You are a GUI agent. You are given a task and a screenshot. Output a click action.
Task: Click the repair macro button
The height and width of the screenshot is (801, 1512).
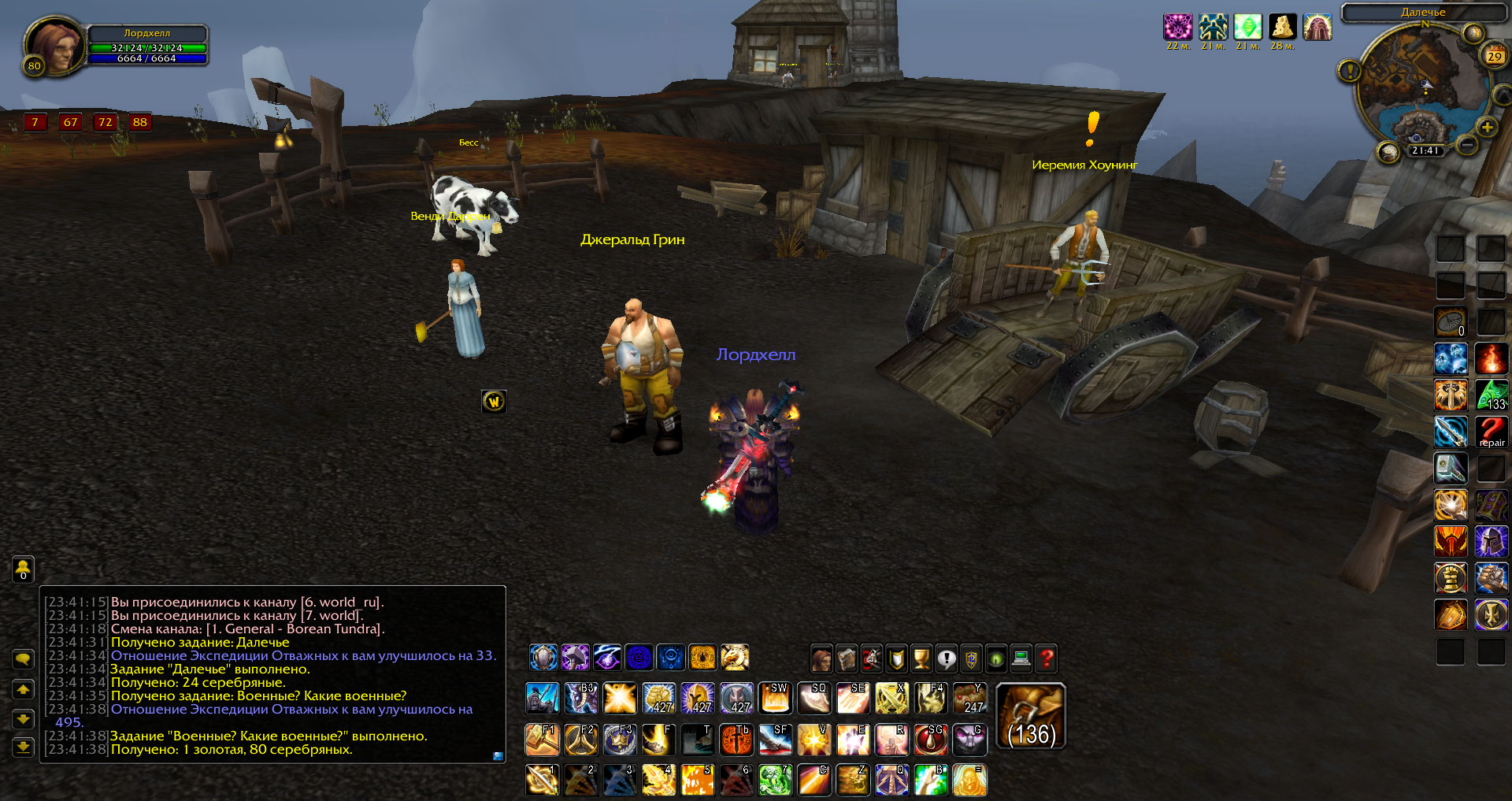click(x=1491, y=432)
